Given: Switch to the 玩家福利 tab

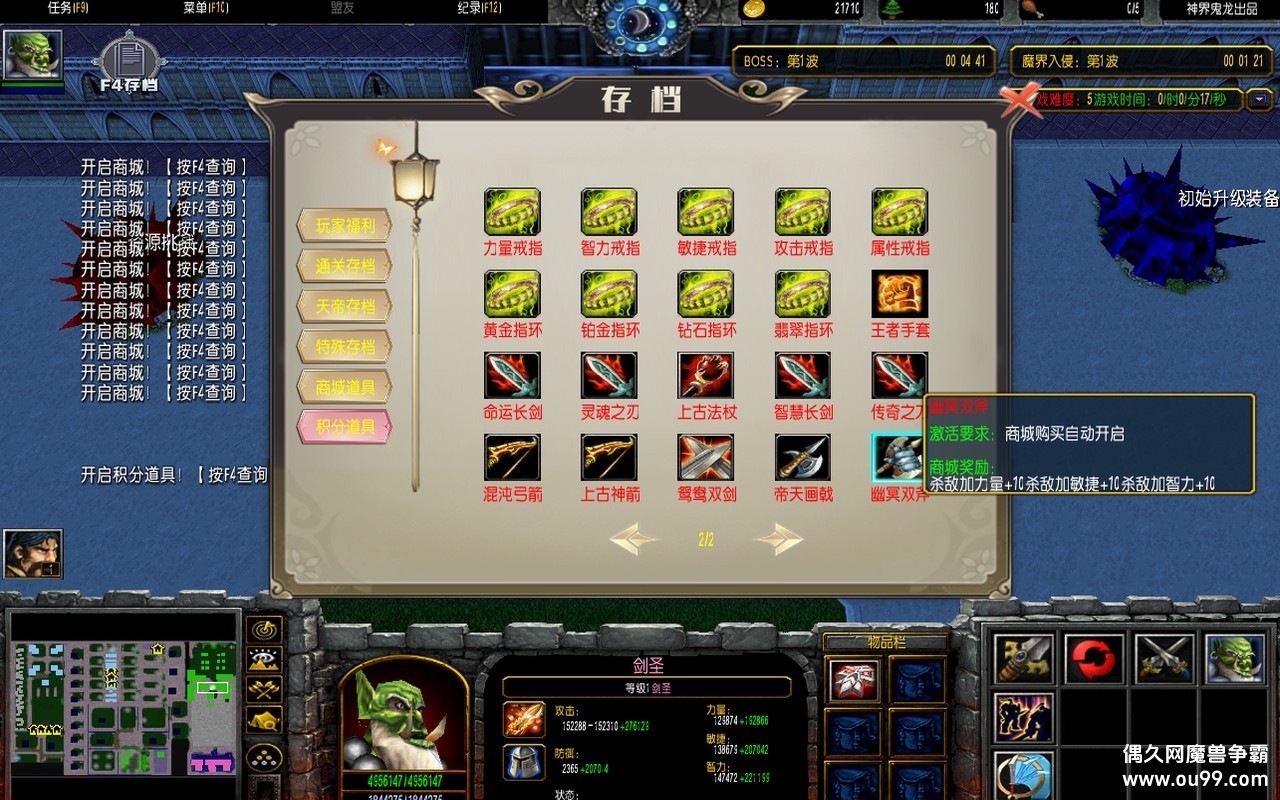Looking at the screenshot, I should pyautogui.click(x=344, y=226).
